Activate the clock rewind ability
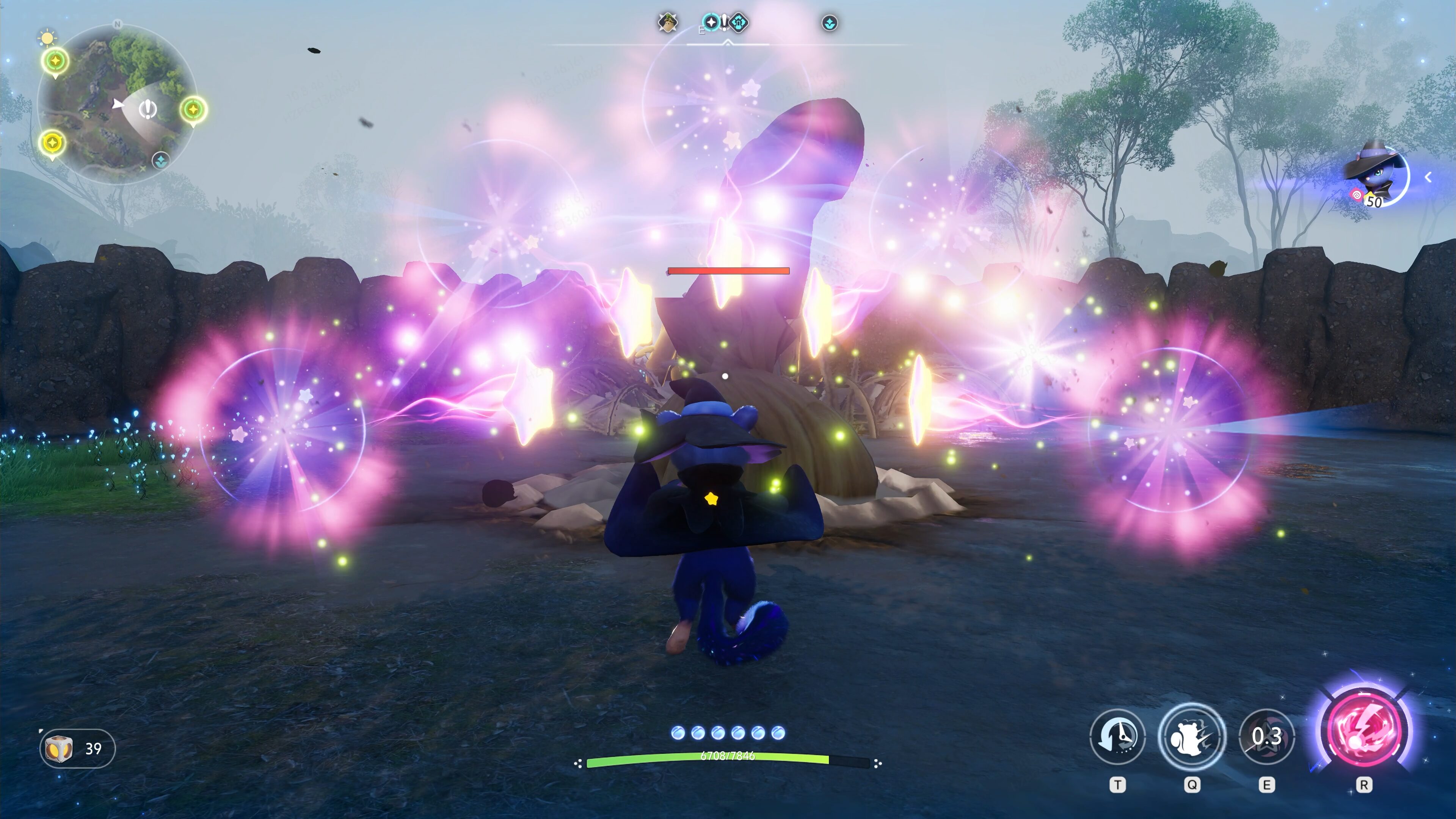This screenshot has width=1456, height=819. tap(1117, 736)
